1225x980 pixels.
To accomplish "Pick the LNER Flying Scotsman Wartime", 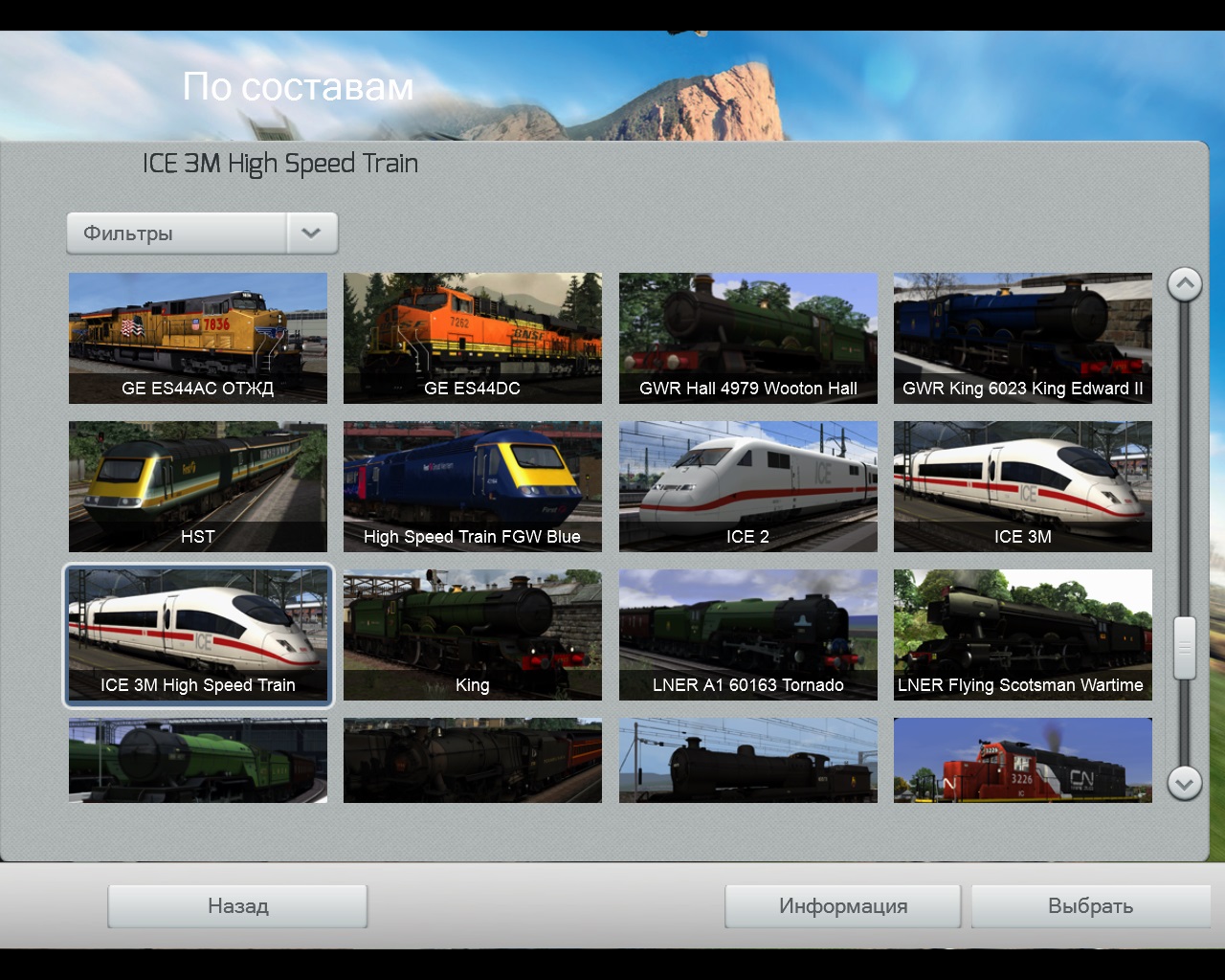I will tap(1022, 634).
